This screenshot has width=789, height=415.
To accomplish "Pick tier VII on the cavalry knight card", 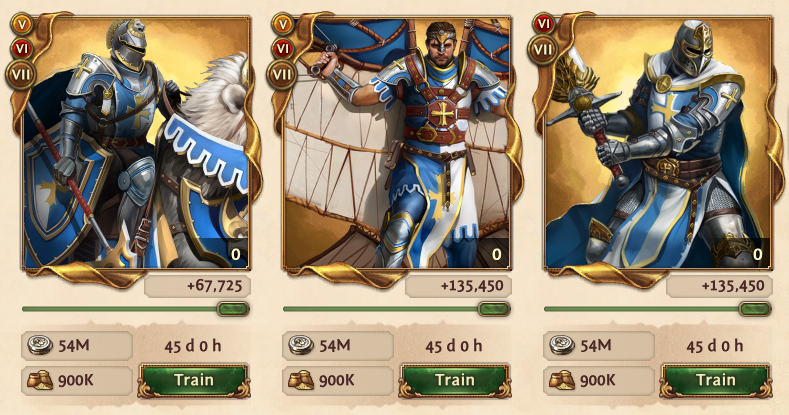I will [21, 72].
